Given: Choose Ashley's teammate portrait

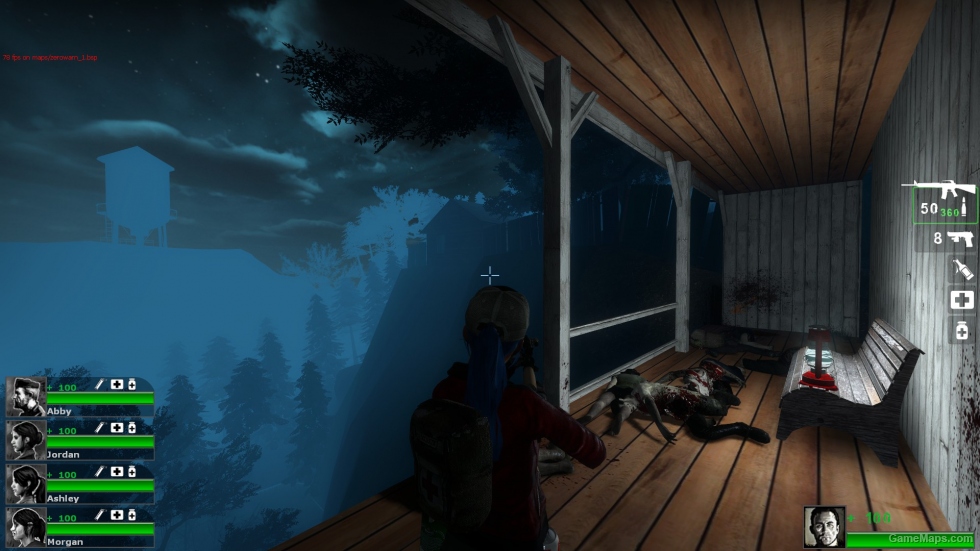Looking at the screenshot, I should tap(26, 484).
